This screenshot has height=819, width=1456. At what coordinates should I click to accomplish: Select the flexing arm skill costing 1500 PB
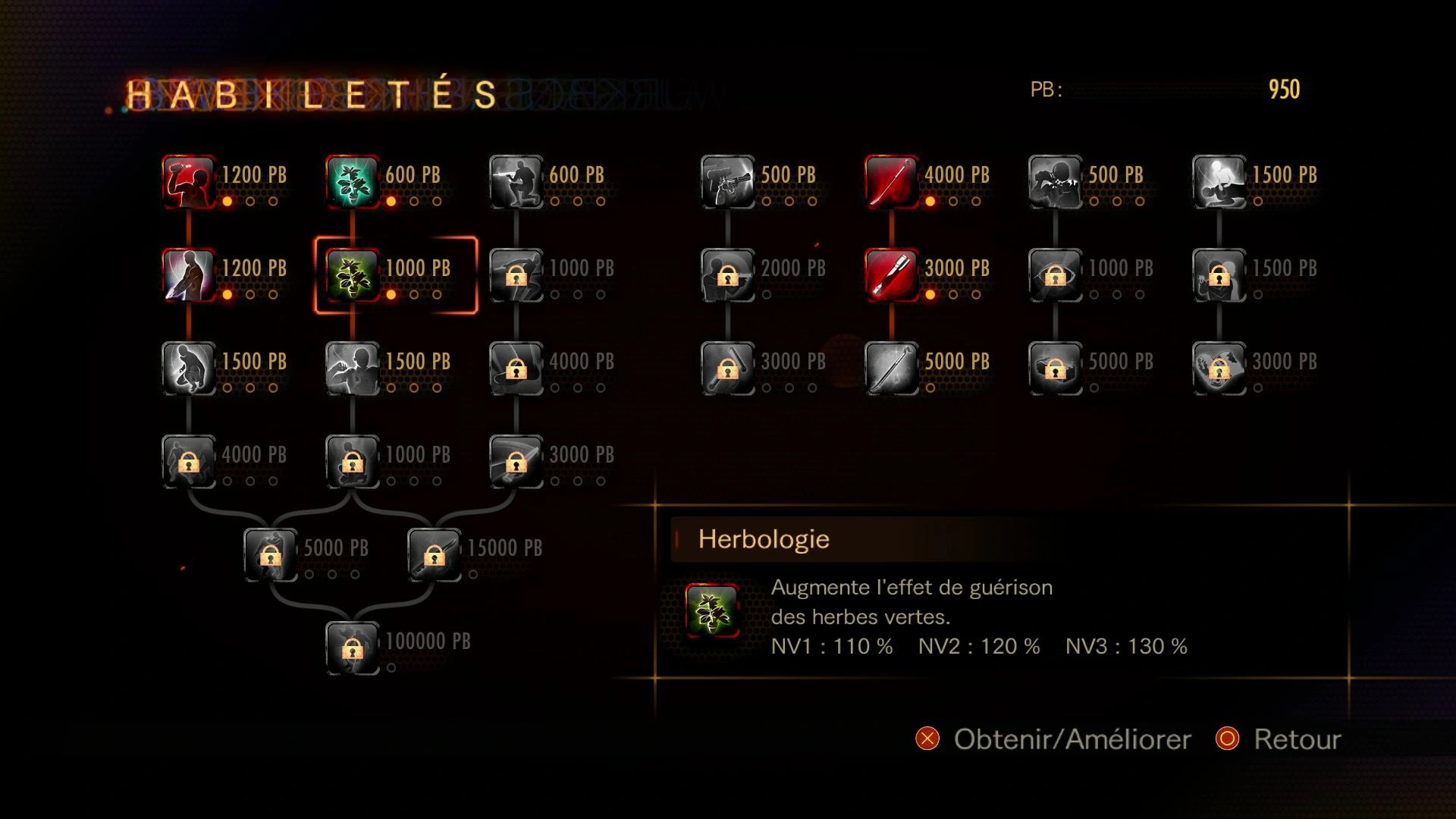click(353, 369)
